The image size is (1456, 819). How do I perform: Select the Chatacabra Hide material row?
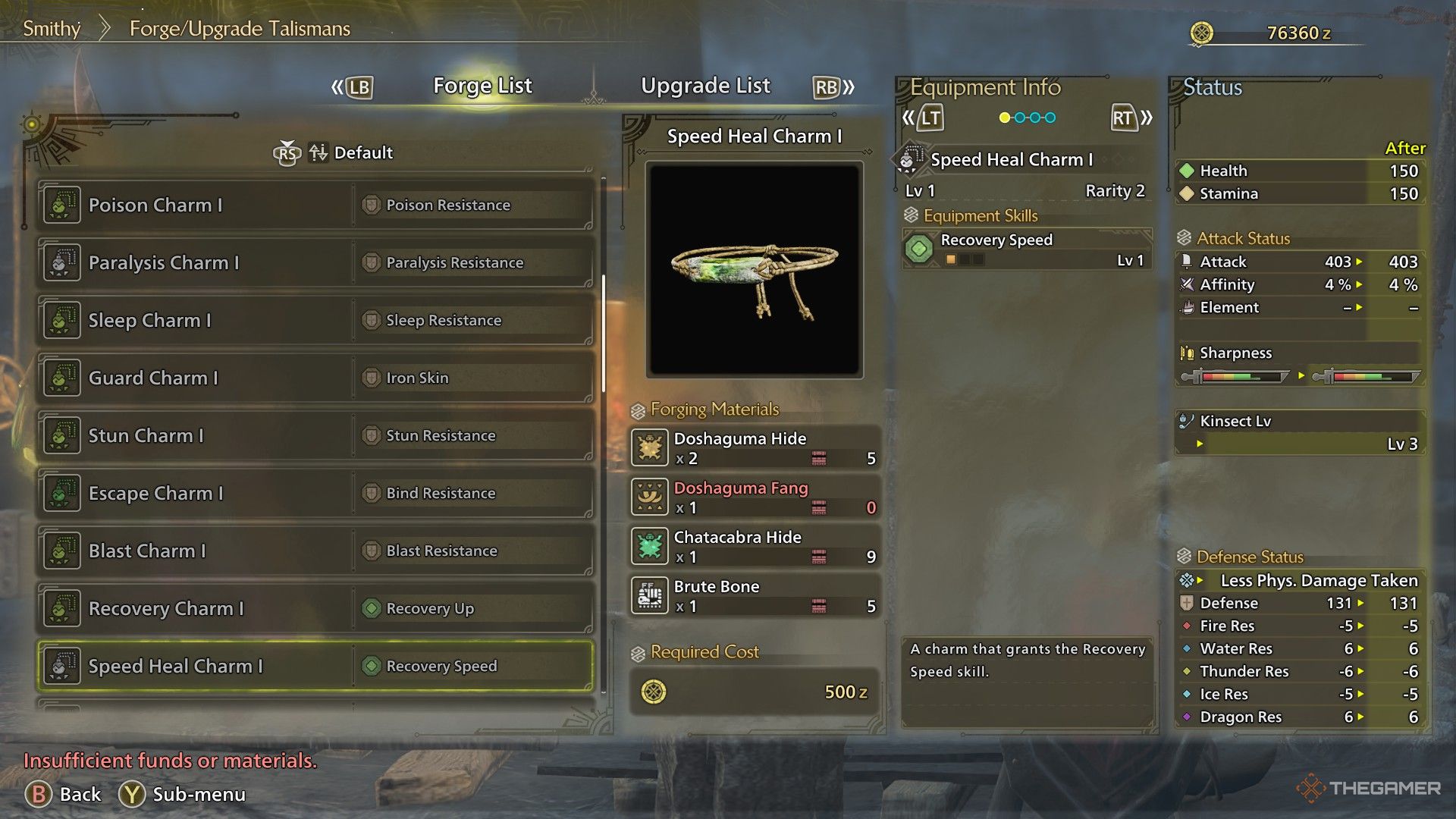click(755, 546)
